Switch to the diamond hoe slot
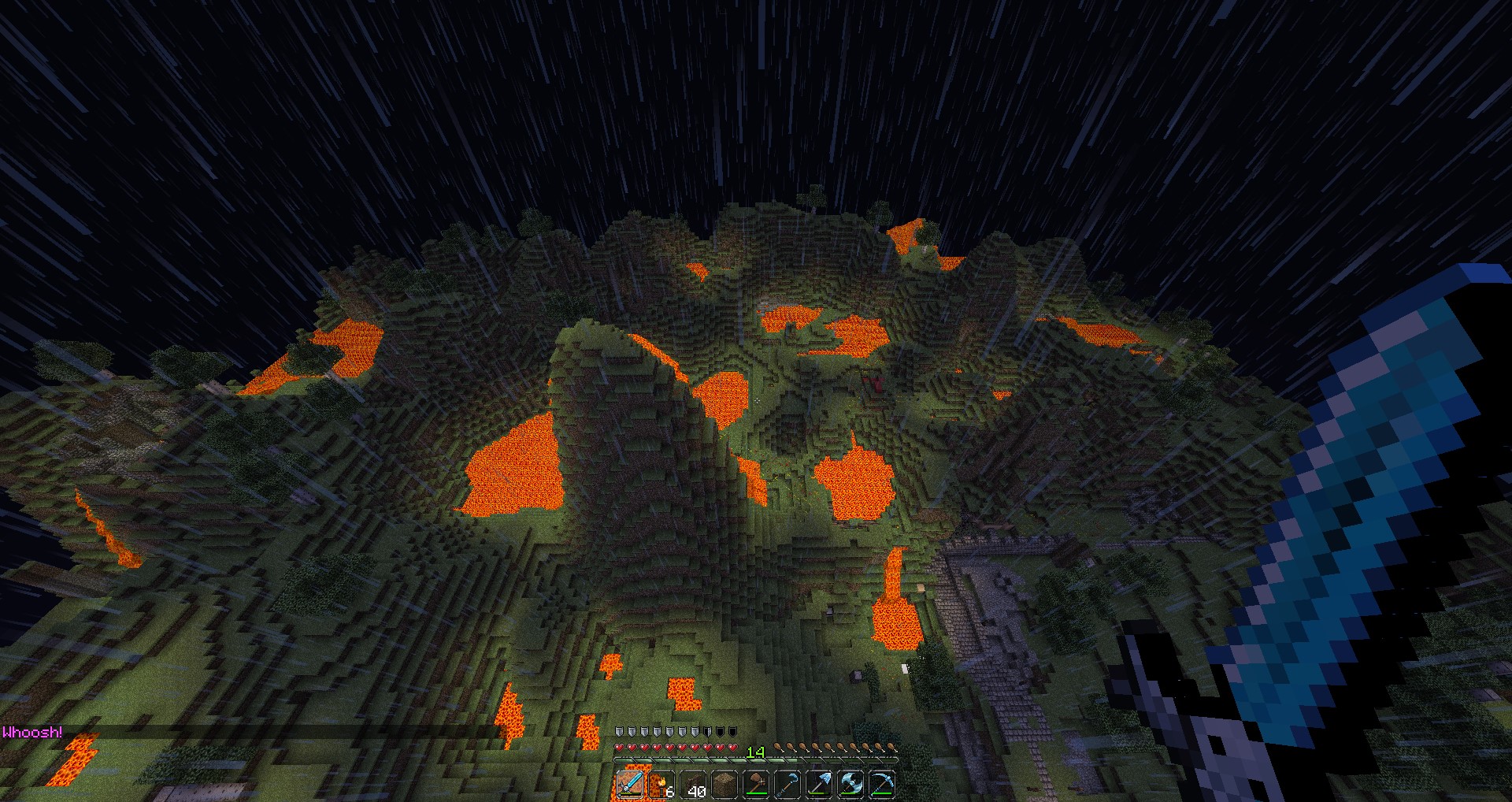The image size is (1512, 802). (787, 785)
